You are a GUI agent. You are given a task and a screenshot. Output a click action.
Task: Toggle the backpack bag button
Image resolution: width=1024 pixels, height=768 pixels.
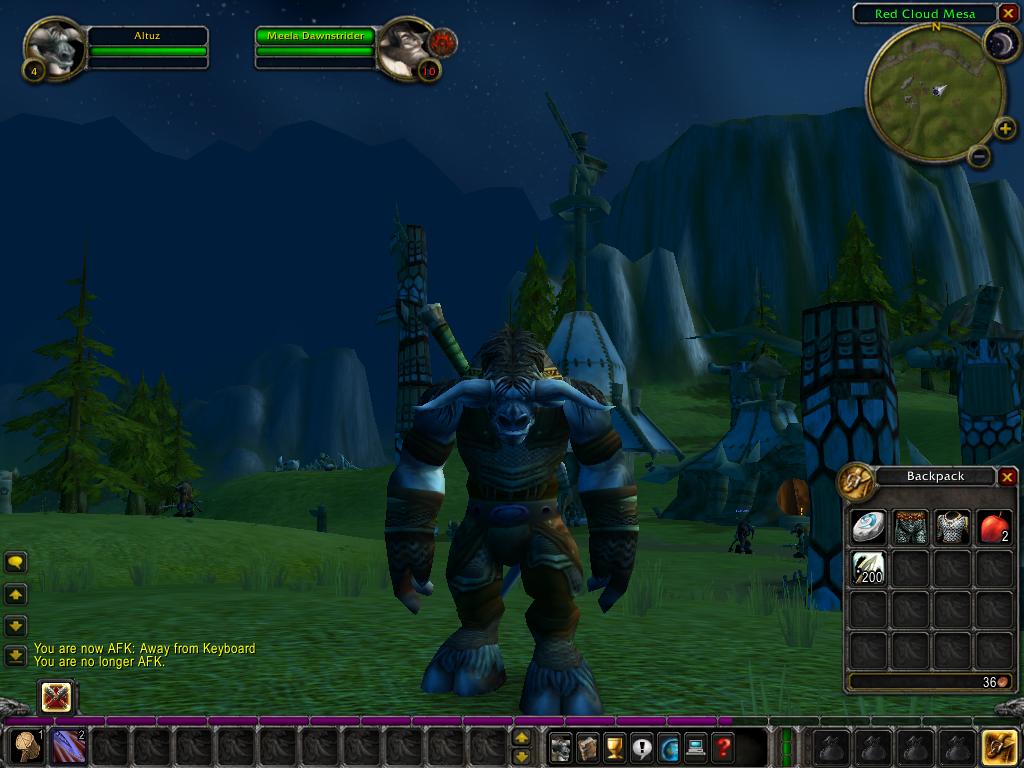click(x=1000, y=746)
